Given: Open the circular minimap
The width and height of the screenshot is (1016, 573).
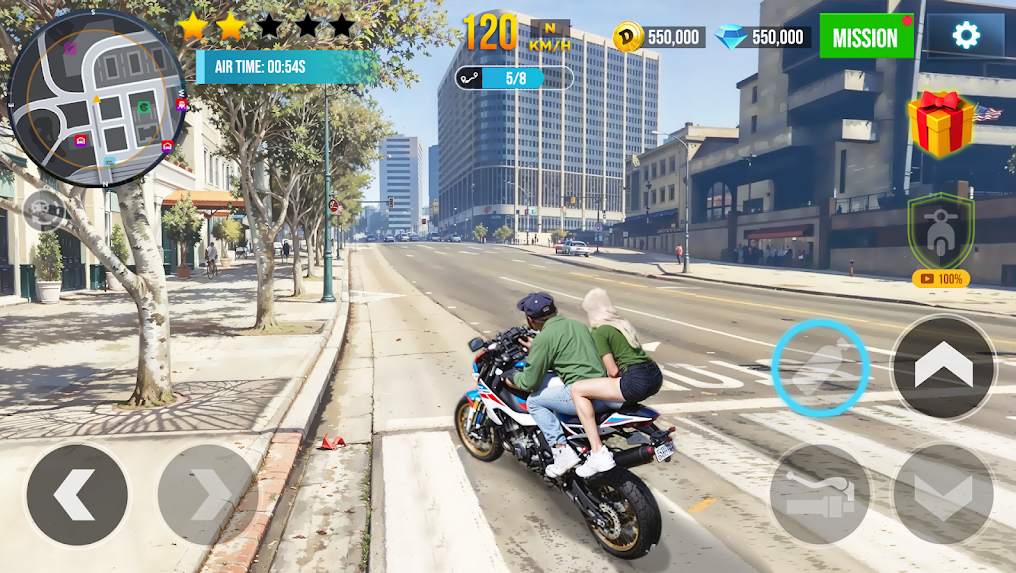Looking at the screenshot, I should (x=97, y=98).
